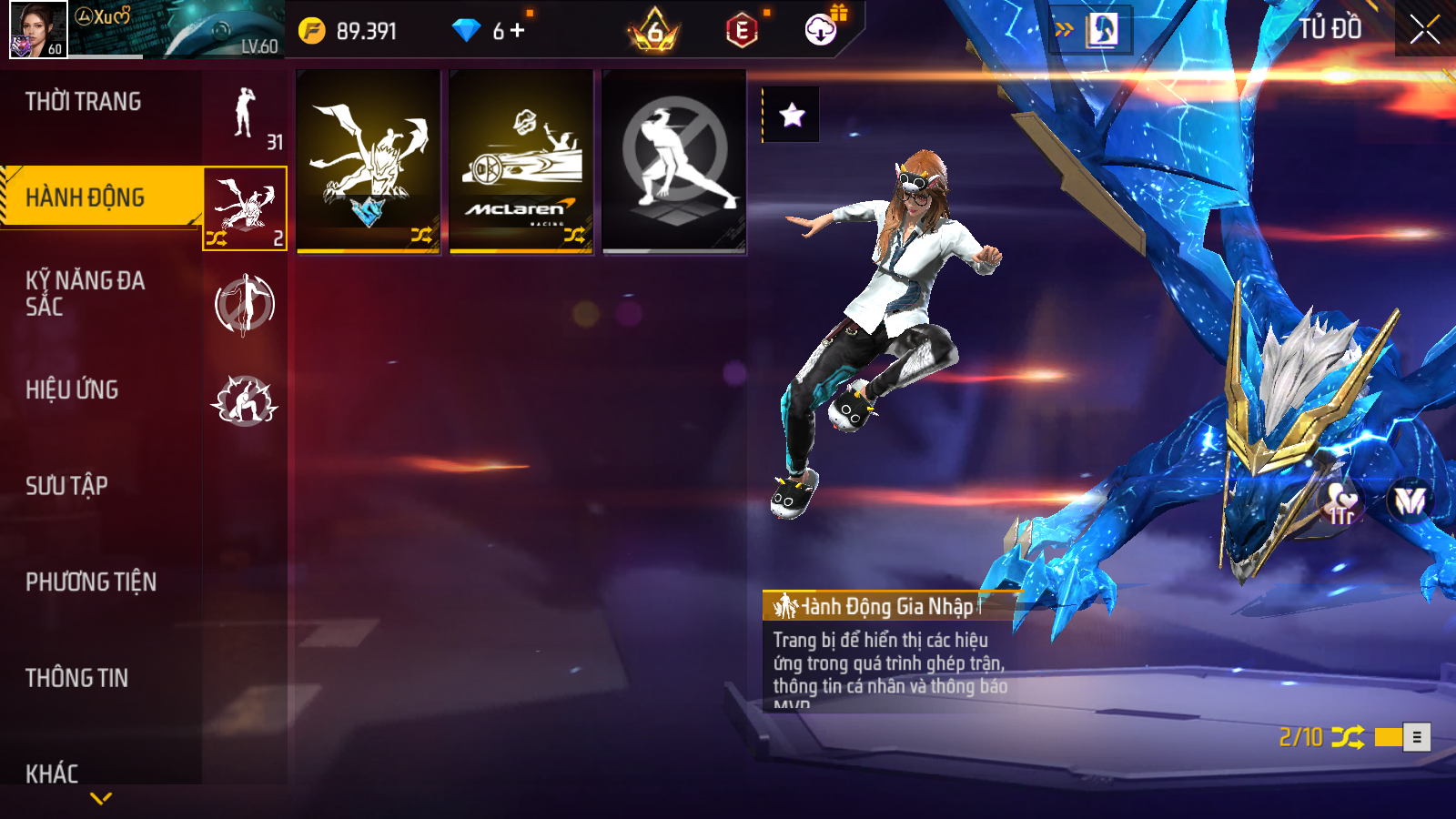The height and width of the screenshot is (819, 1456).
Task: Expand more categories with the yellow down arrow
Action: (101, 798)
